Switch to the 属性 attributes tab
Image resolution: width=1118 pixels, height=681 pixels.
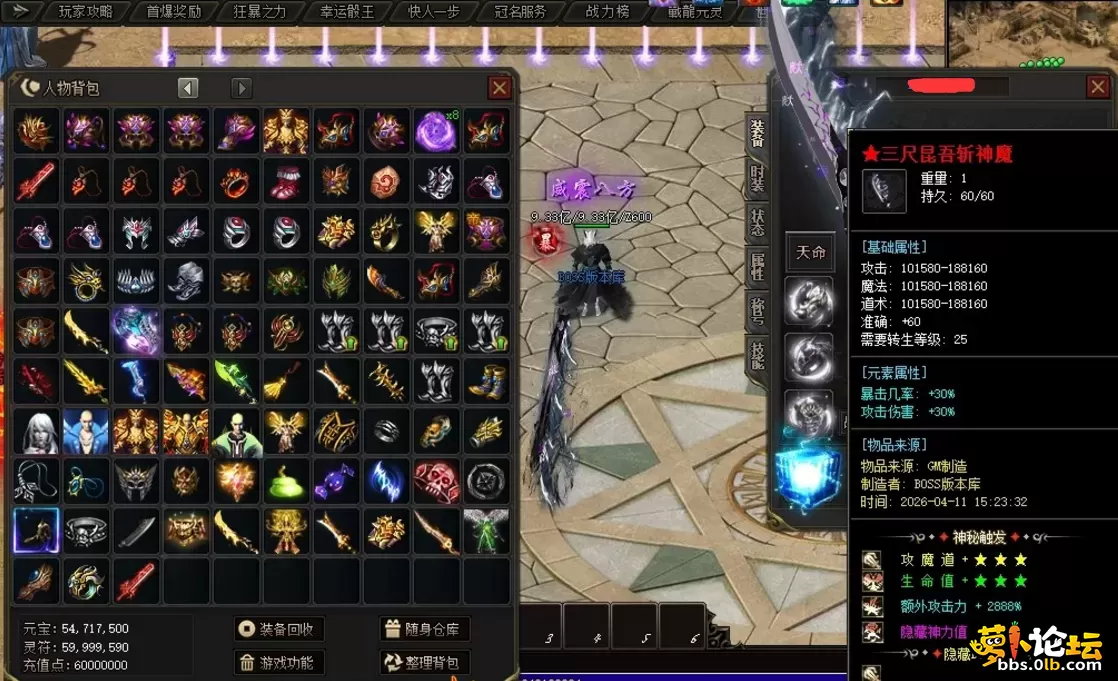pos(757,267)
